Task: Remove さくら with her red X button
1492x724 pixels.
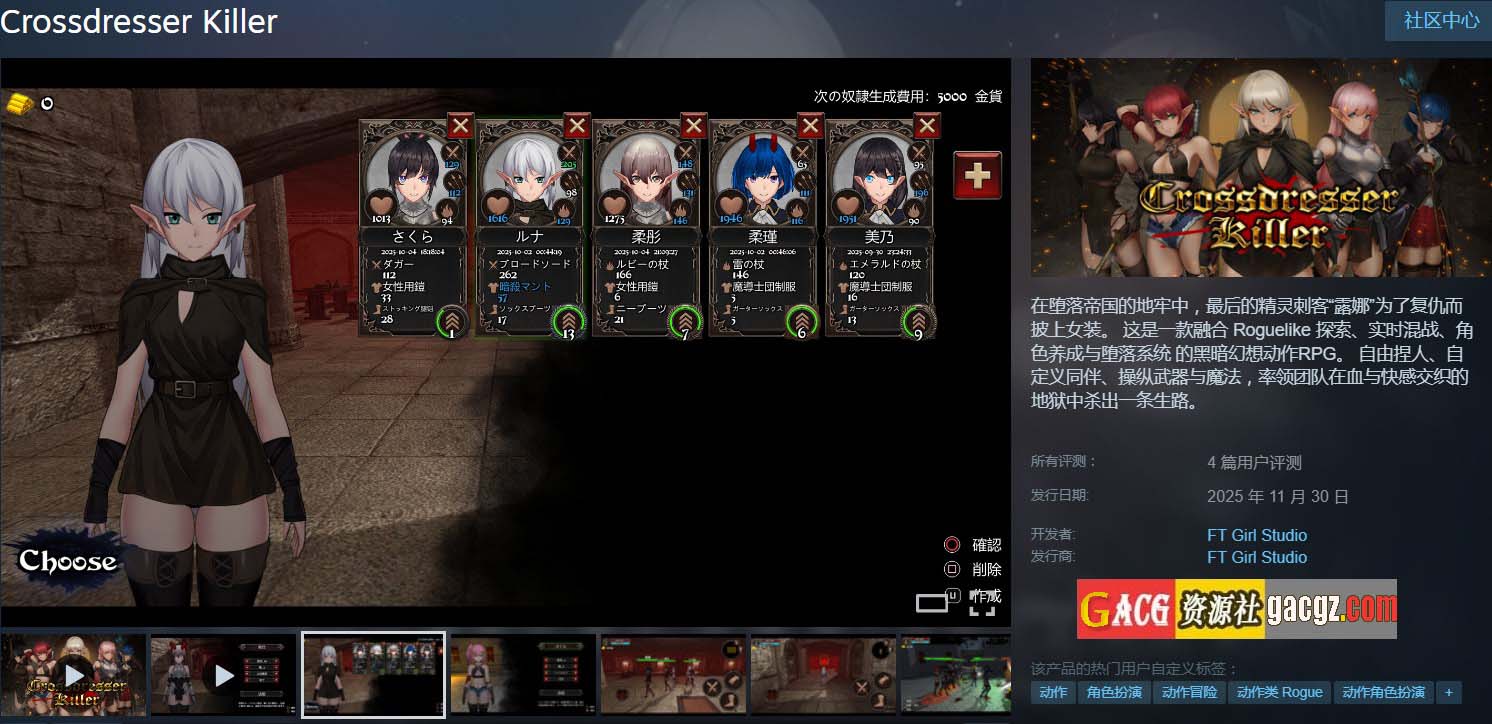Action: point(460,126)
